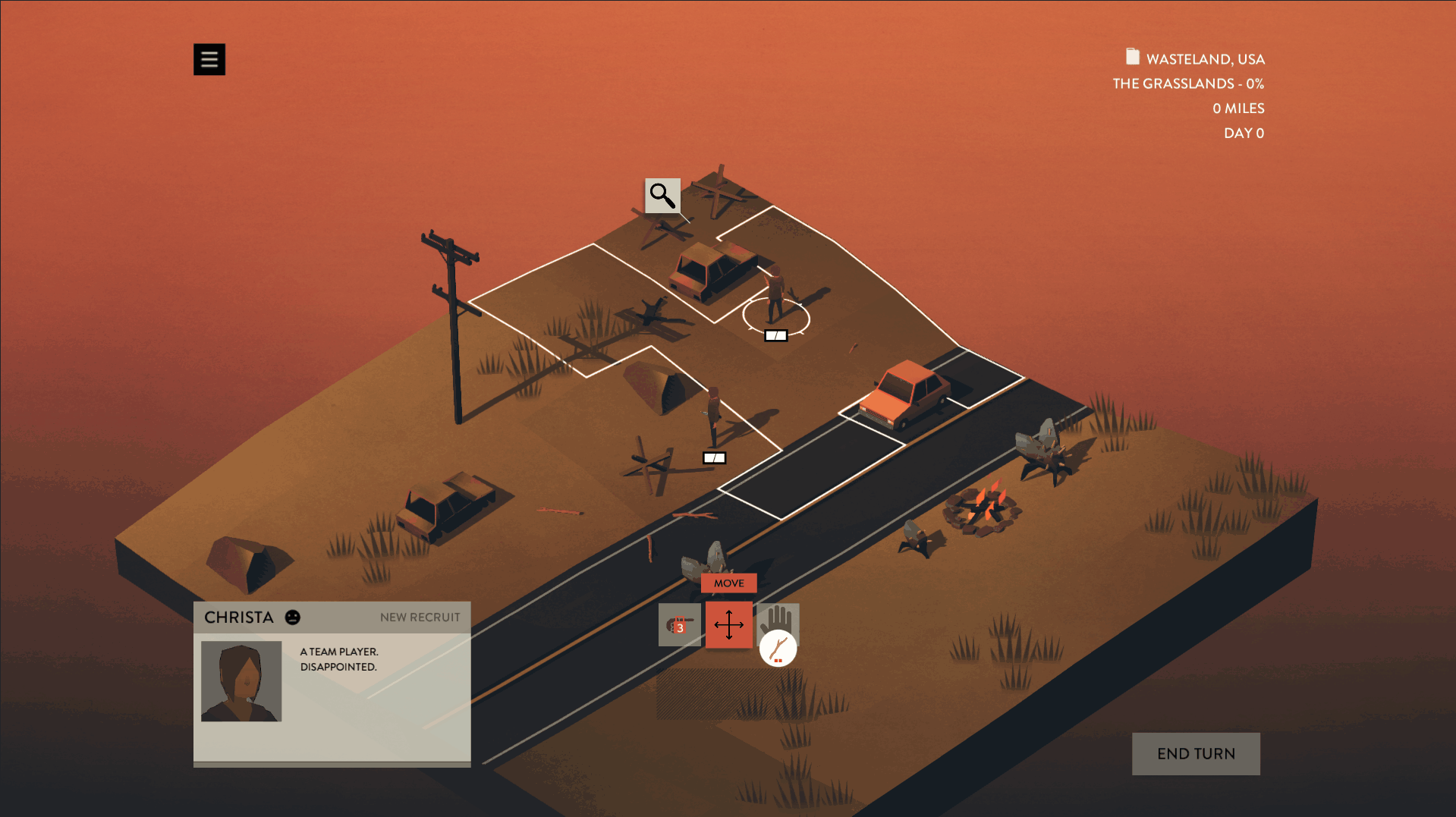This screenshot has width=1456, height=817.
Task: Click the NEW RECRUIT label on the card
Action: coord(420,617)
